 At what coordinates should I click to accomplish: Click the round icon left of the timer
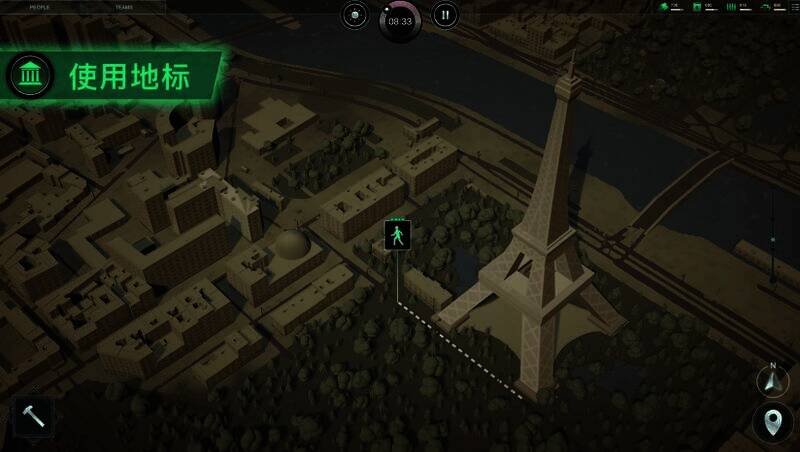[355, 15]
